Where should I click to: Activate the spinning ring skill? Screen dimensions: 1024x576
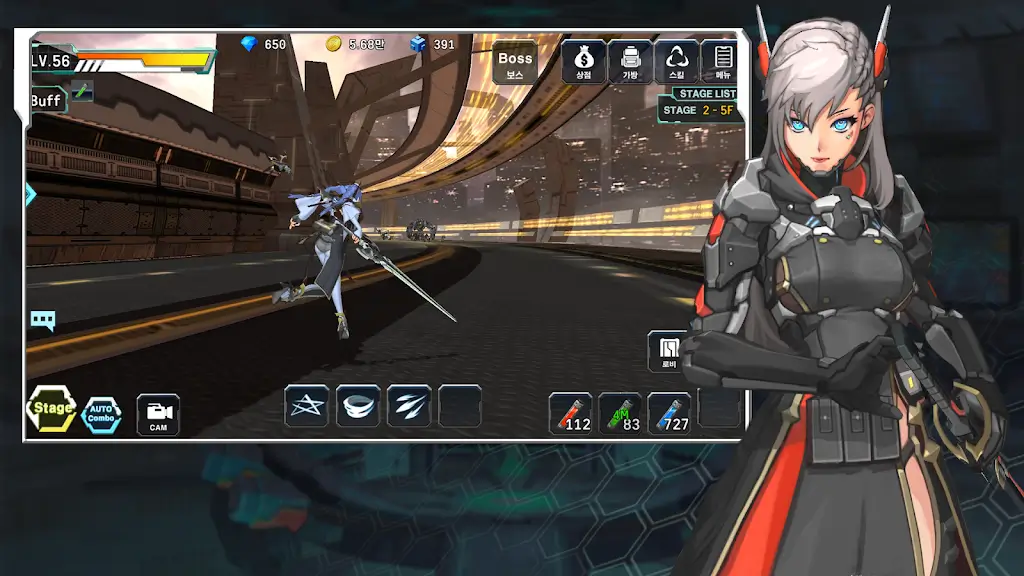pyautogui.click(x=358, y=406)
